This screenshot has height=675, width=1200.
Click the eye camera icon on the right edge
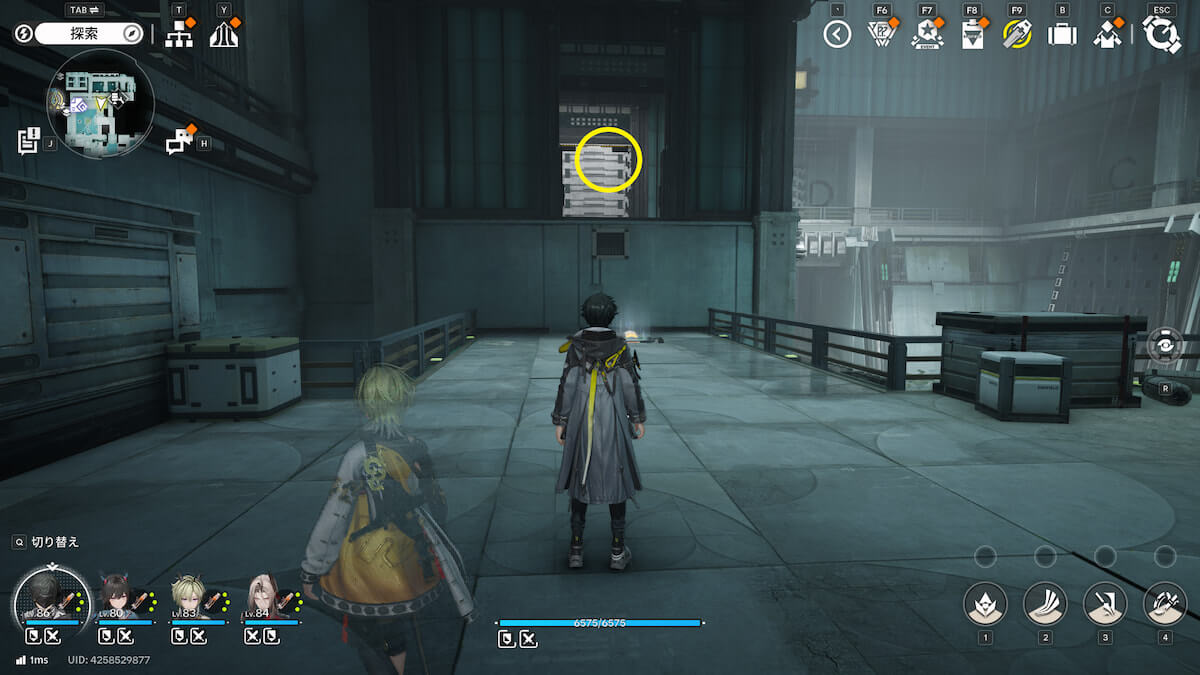pos(1165,344)
